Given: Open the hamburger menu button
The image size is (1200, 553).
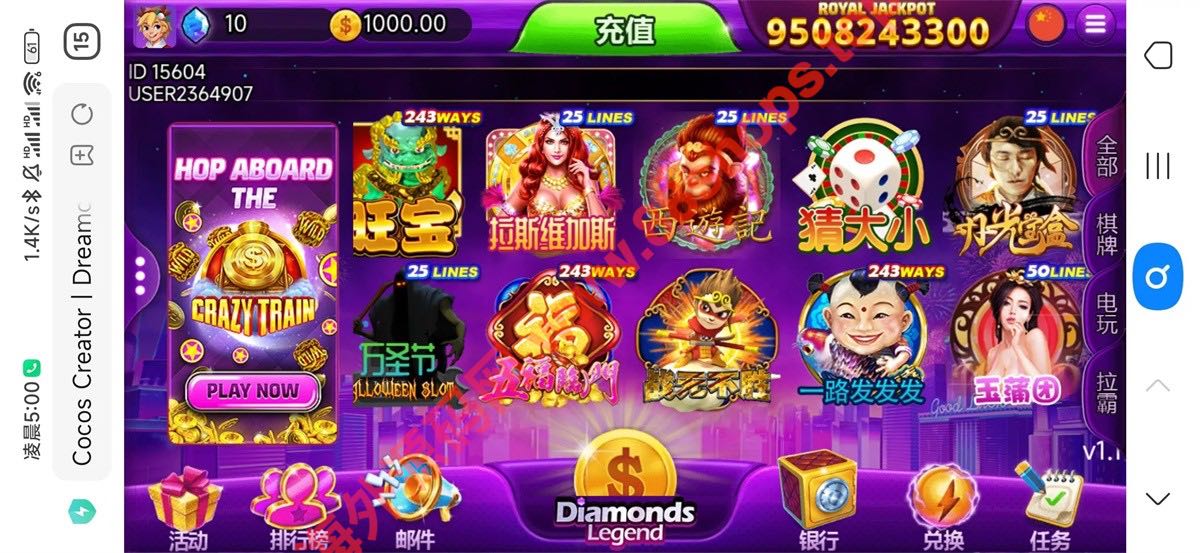Looking at the screenshot, I should pos(1096,24).
